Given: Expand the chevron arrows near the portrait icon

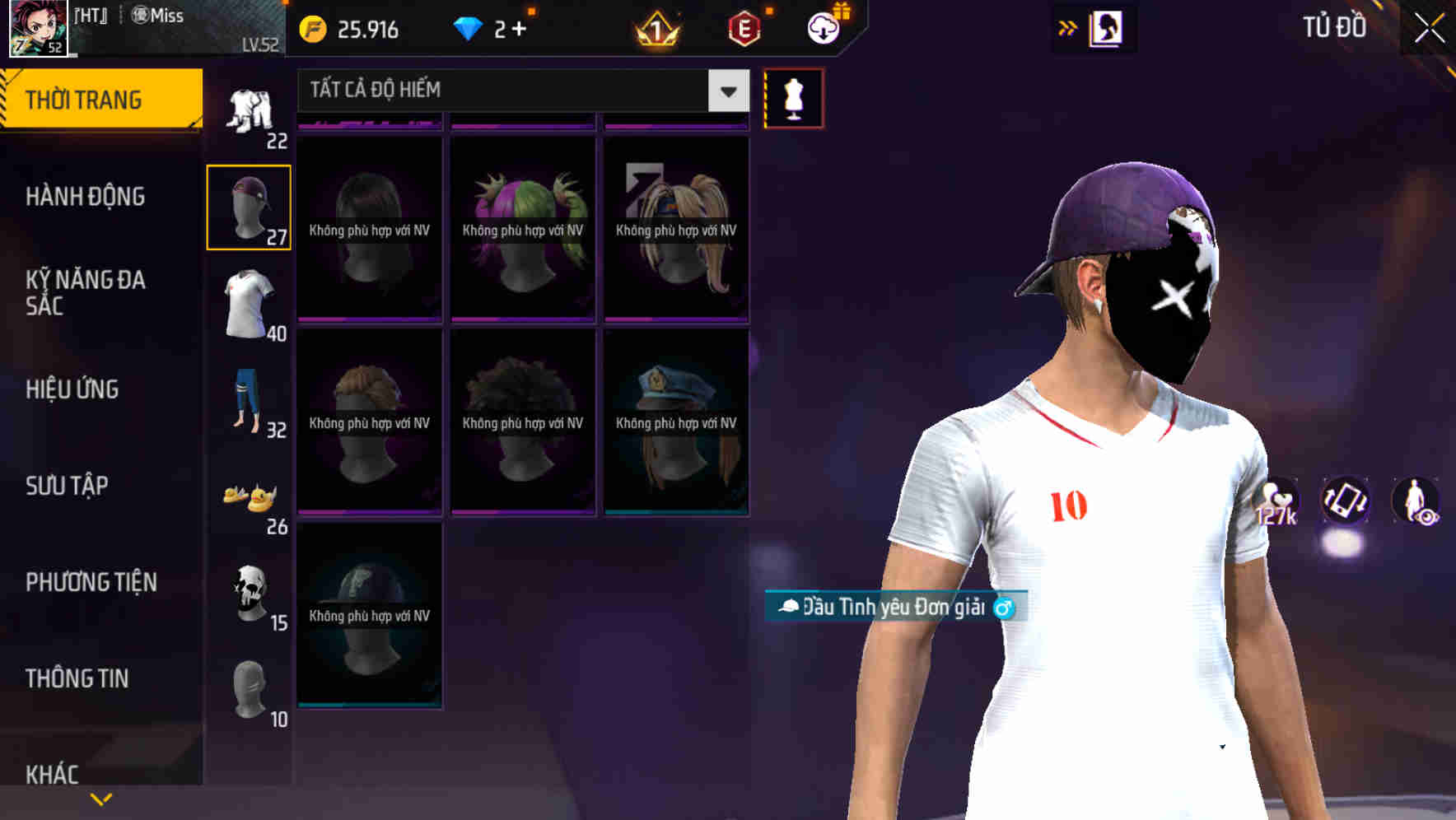Looking at the screenshot, I should 1066,27.
